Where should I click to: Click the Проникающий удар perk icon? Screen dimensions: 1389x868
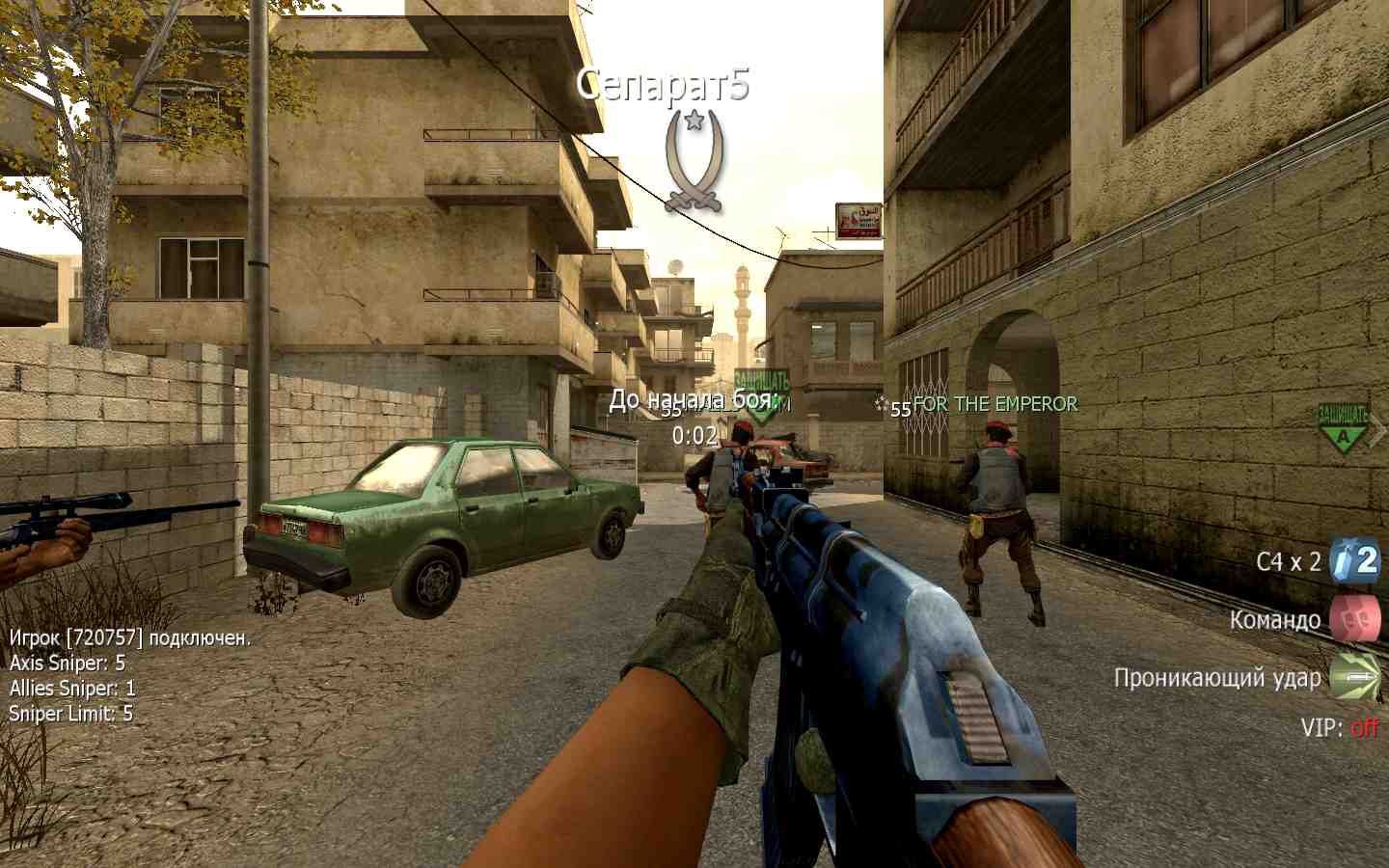point(1354,677)
